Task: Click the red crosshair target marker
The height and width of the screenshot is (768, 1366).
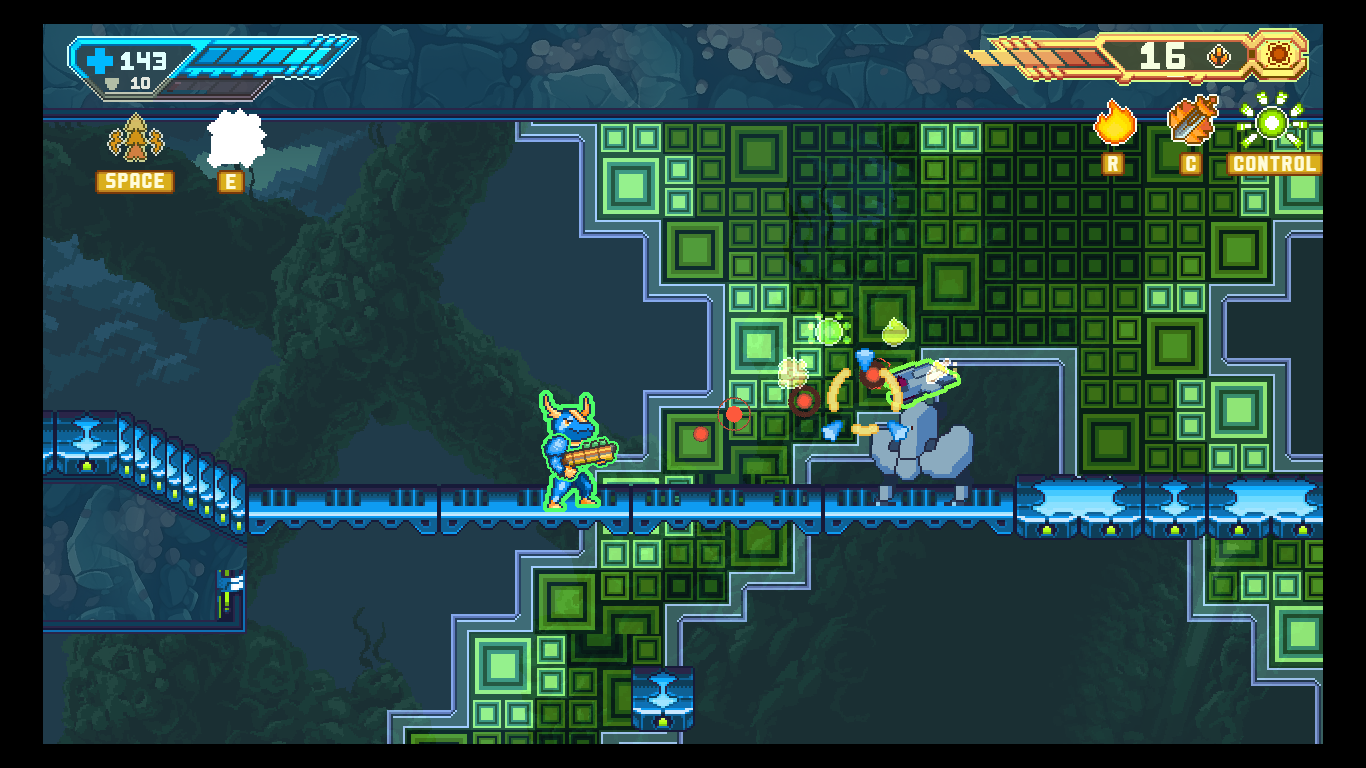Action: pos(733,414)
